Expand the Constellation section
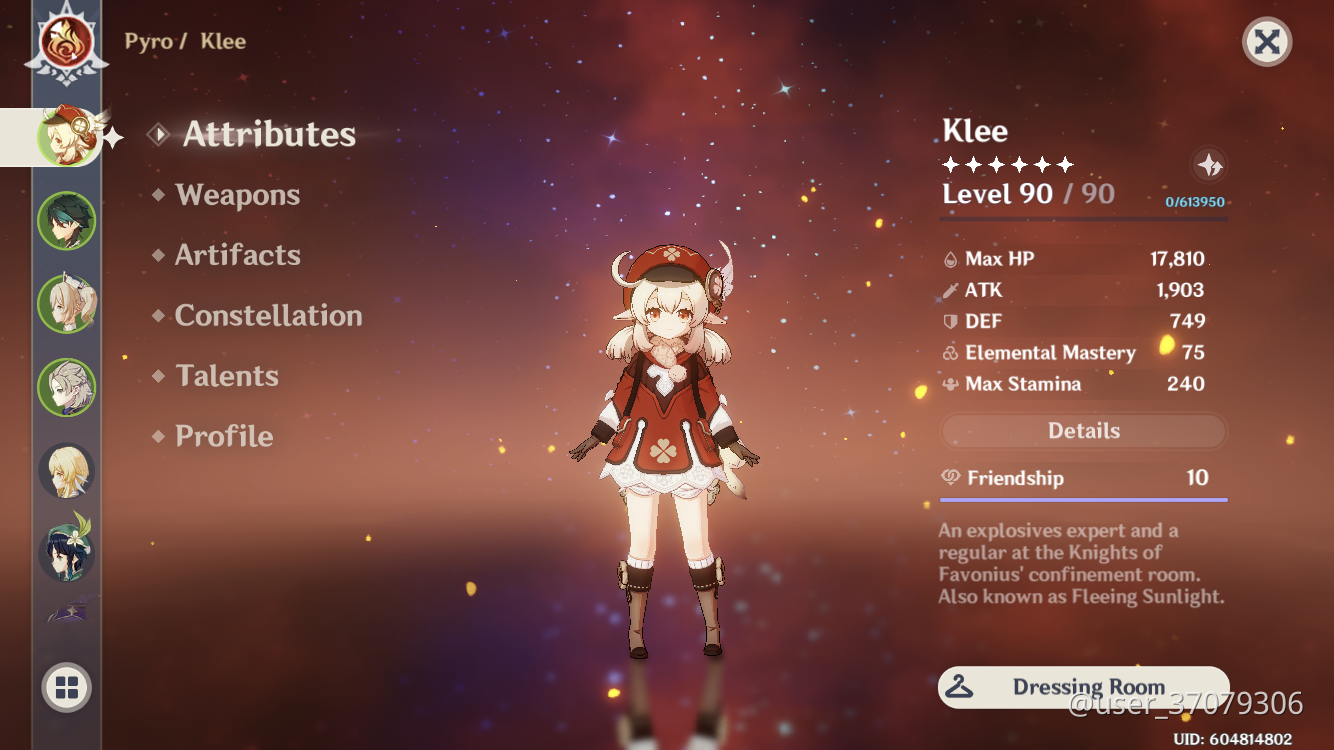Image resolution: width=1334 pixels, height=750 pixels. pyautogui.click(x=268, y=316)
